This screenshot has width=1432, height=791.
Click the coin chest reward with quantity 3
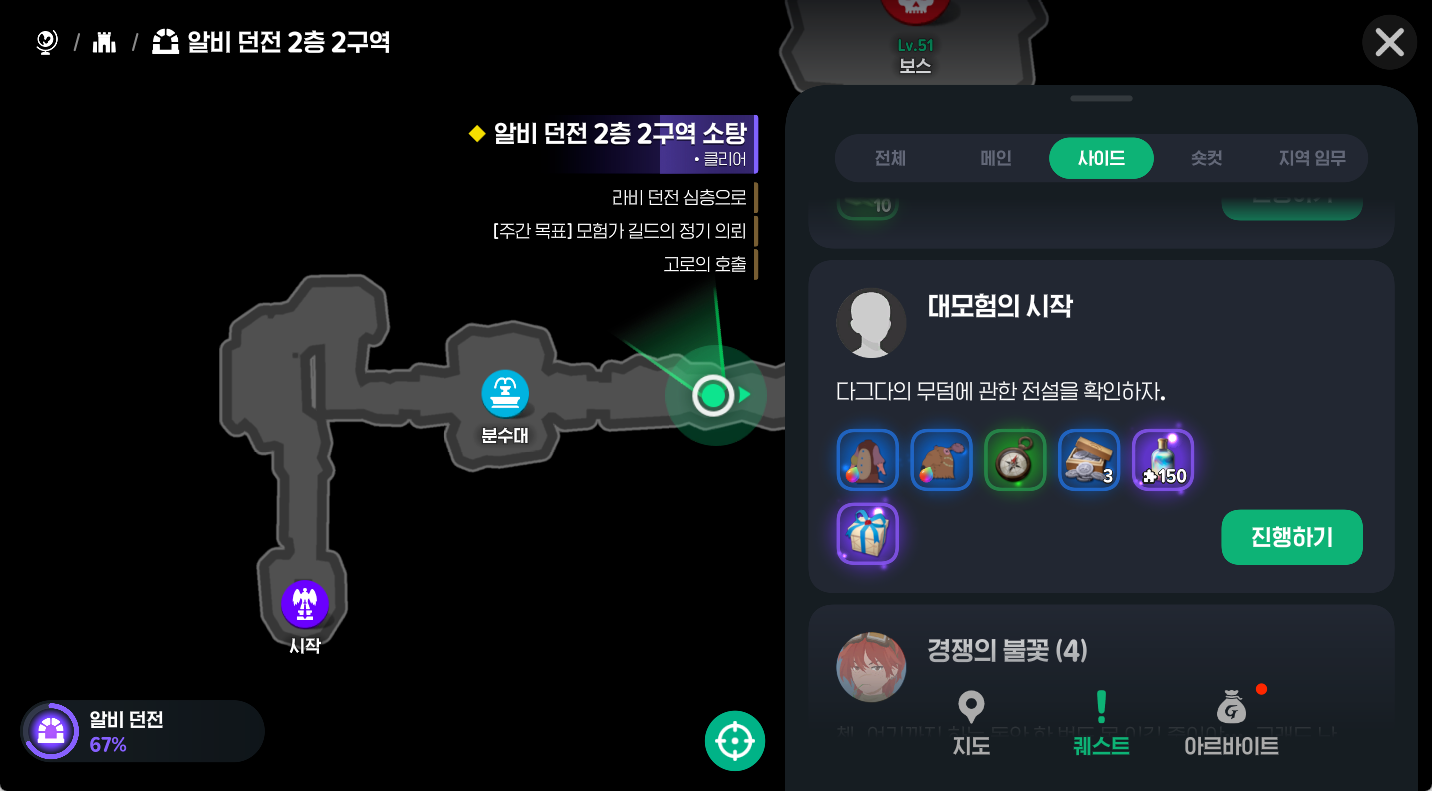pos(1089,460)
